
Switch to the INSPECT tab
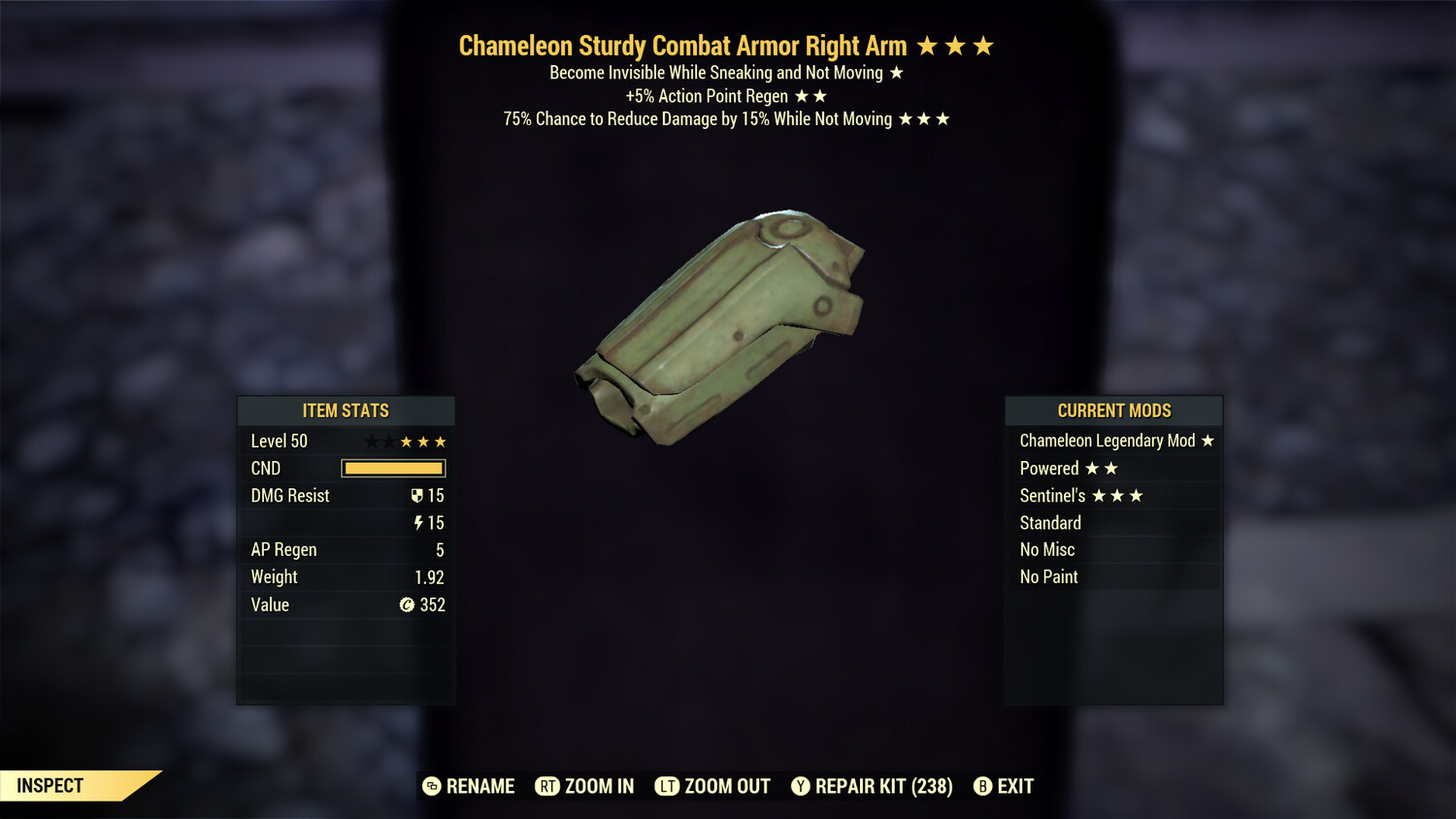(x=49, y=786)
